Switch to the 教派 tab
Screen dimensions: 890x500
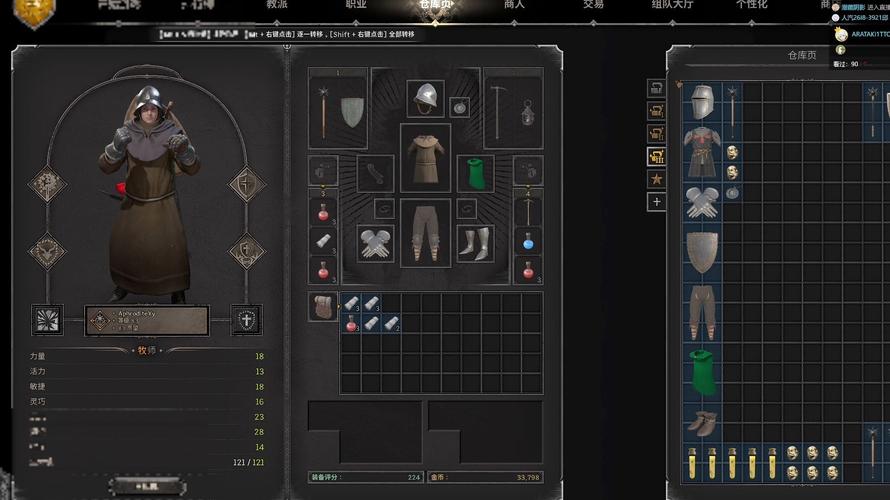[x=277, y=5]
